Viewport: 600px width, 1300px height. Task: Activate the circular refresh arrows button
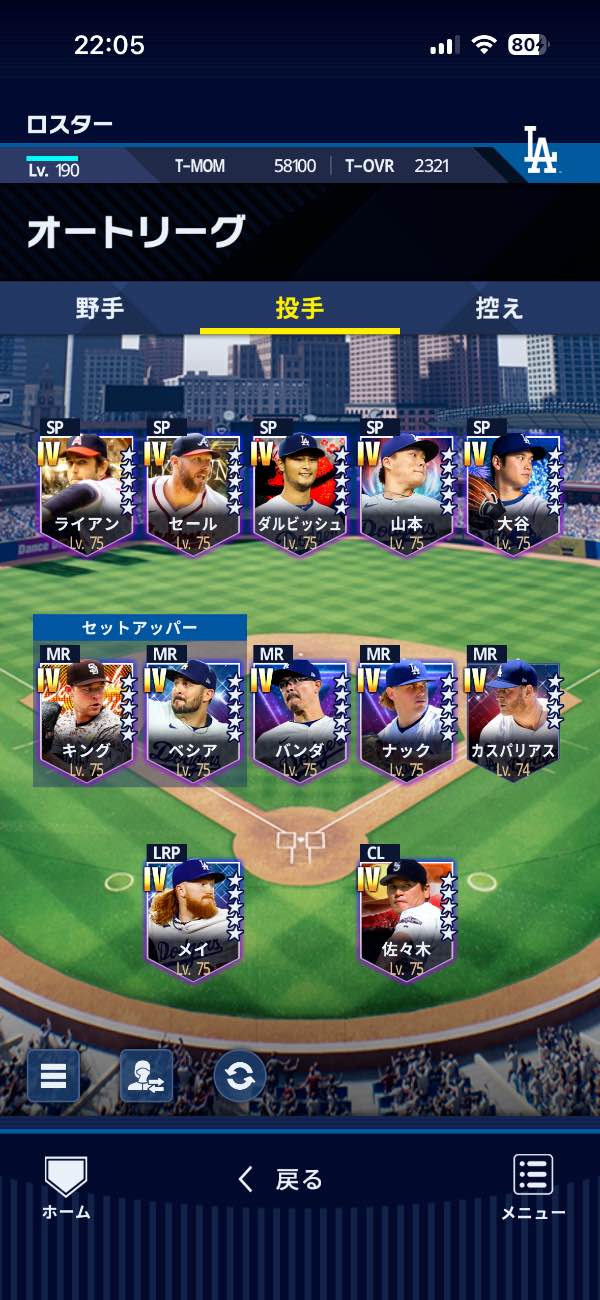(240, 1076)
